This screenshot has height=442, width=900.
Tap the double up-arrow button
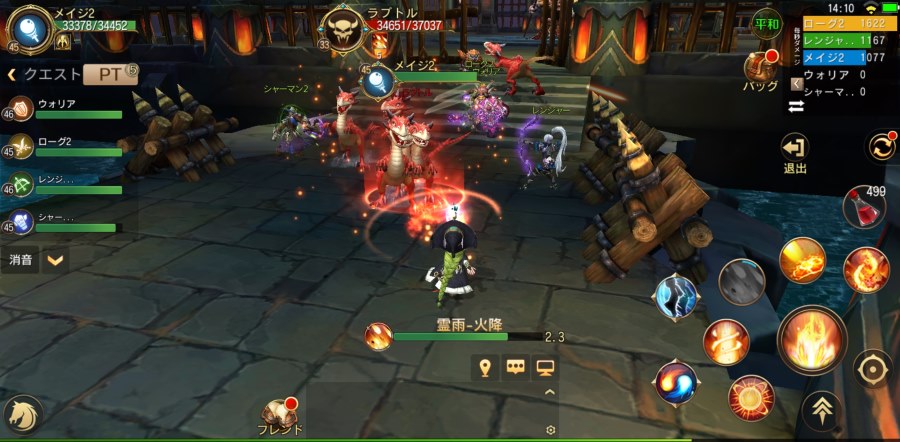pos(819,410)
